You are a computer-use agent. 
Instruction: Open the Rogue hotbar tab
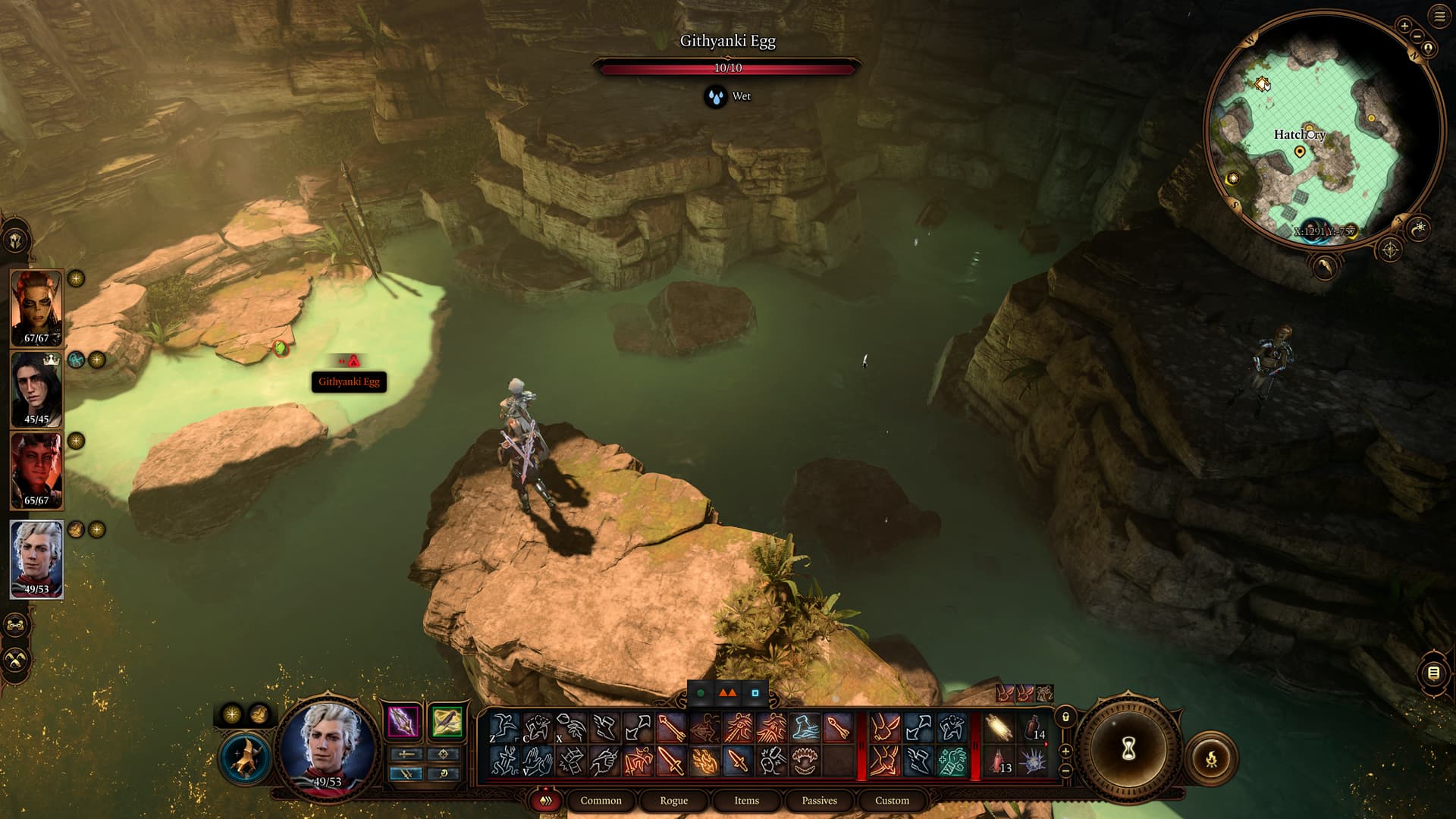[x=673, y=800]
